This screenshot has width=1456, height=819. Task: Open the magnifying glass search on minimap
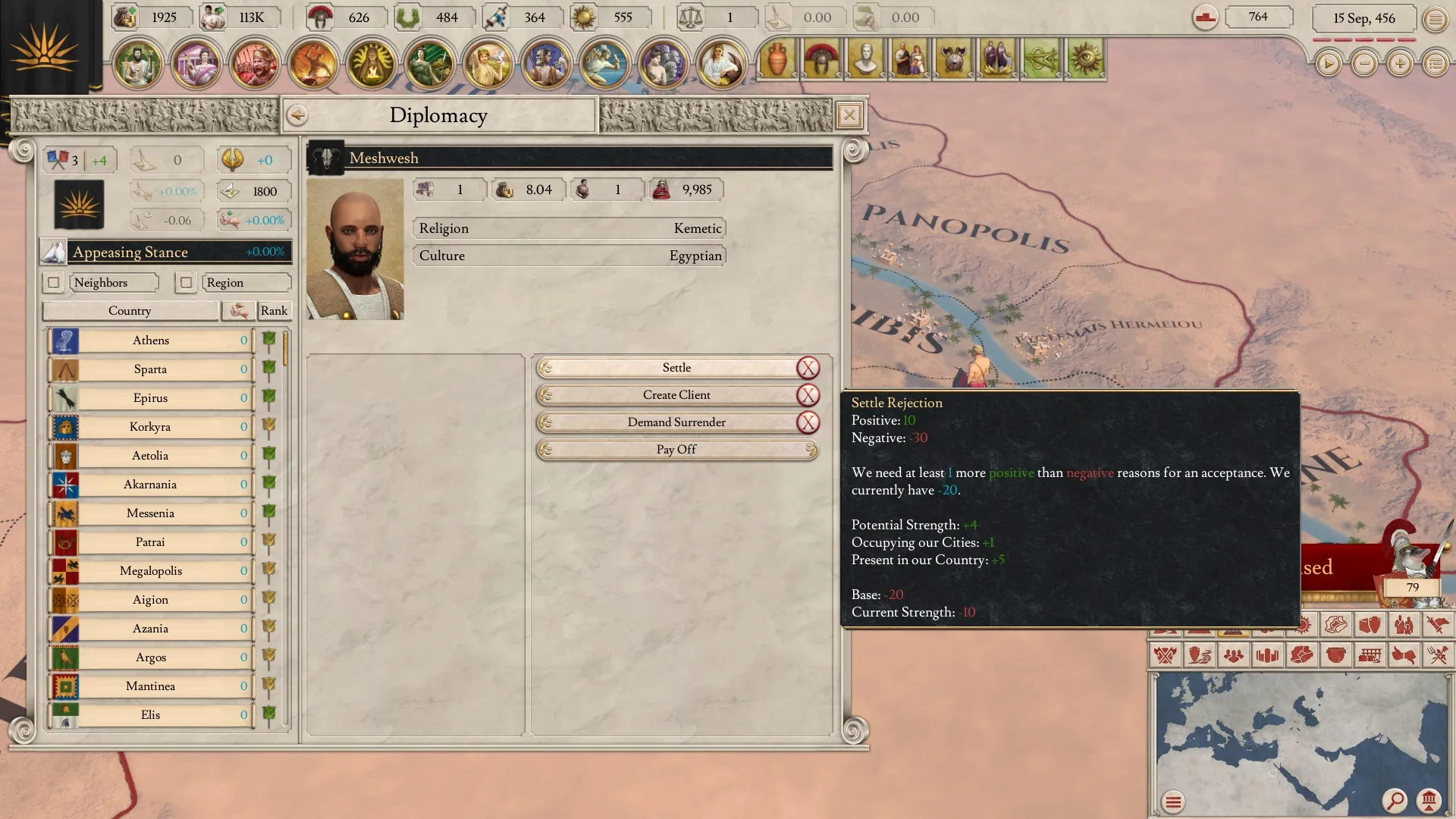pos(1394,800)
